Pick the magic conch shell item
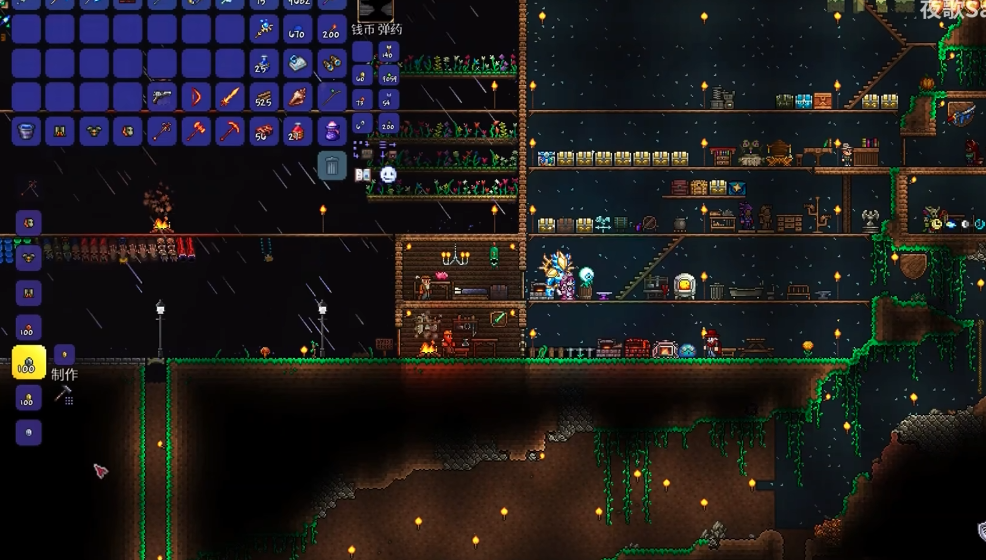 pos(298,97)
